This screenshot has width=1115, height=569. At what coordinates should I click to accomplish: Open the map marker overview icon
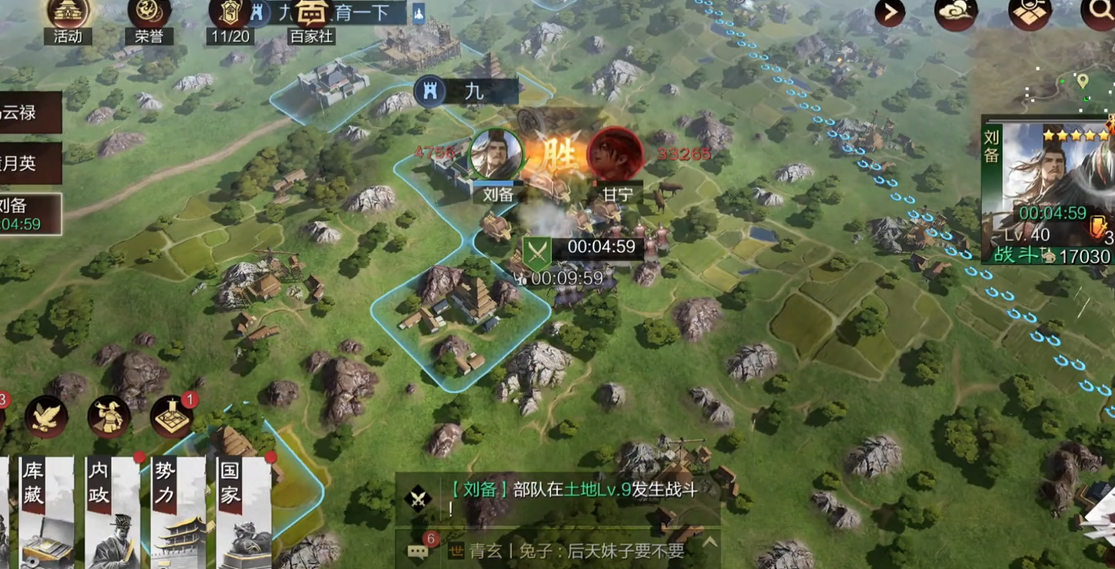pos(1029,13)
